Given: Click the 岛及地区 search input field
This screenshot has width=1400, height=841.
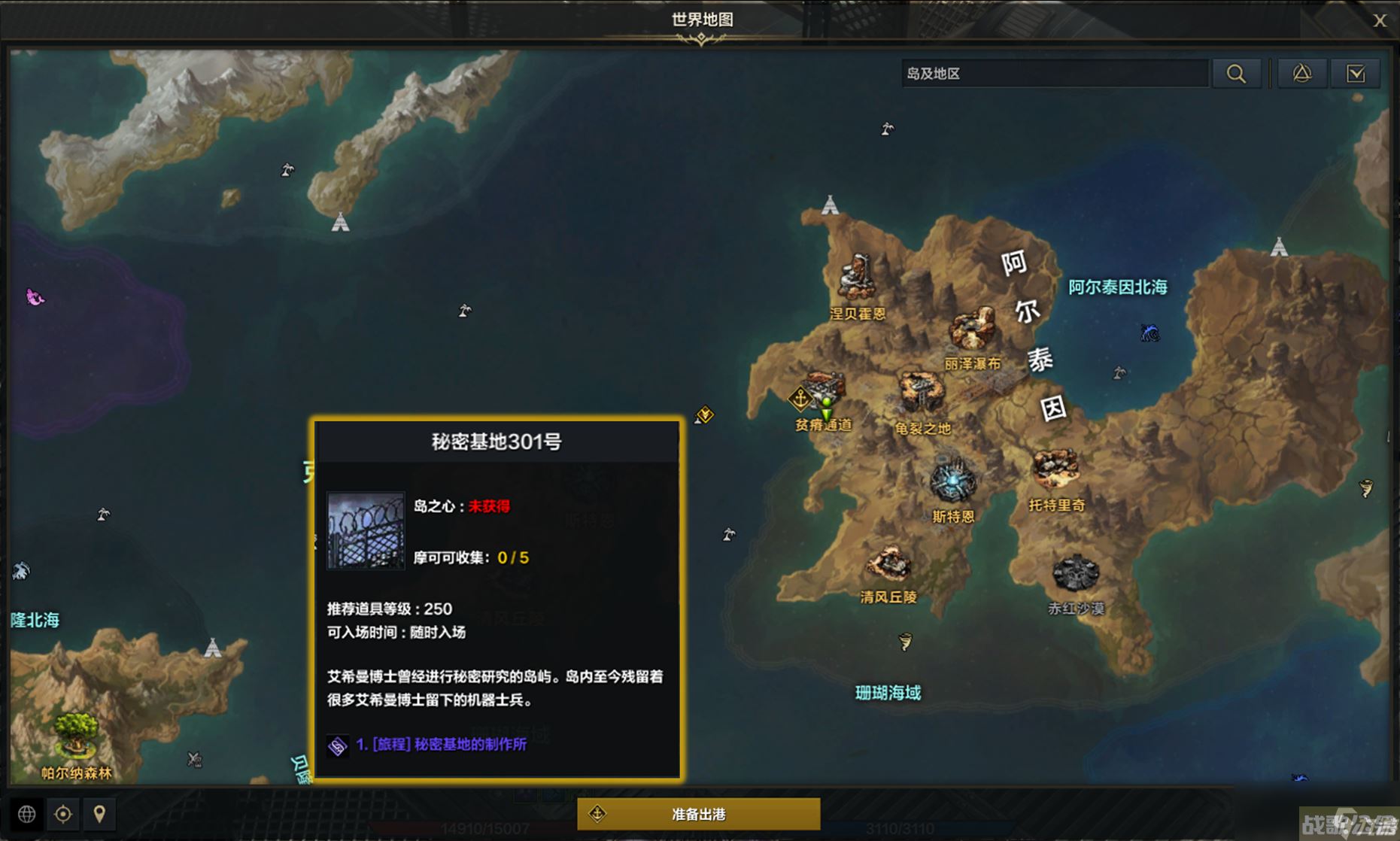Looking at the screenshot, I should pos(1053,73).
